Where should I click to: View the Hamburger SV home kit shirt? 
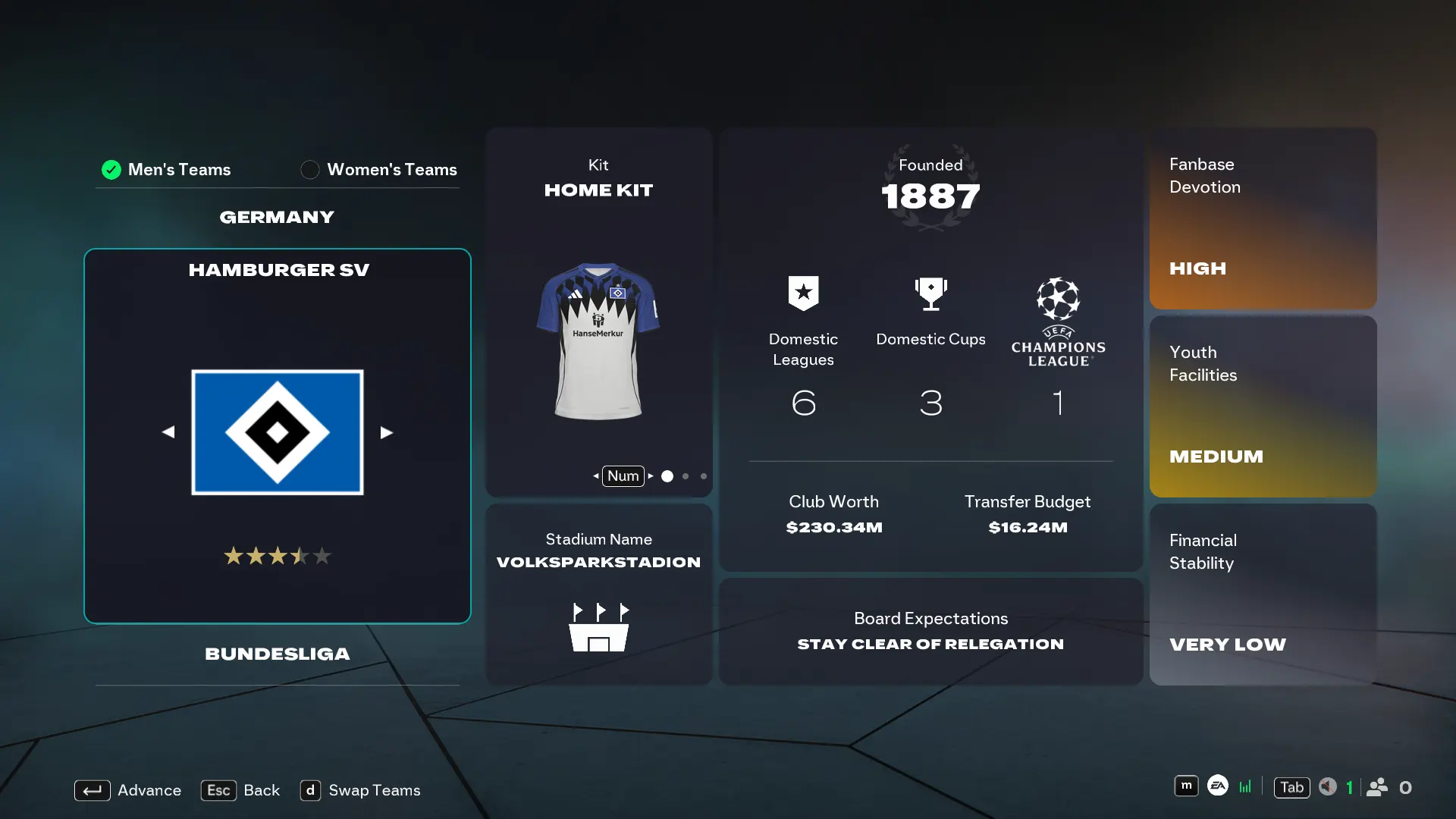tap(598, 341)
